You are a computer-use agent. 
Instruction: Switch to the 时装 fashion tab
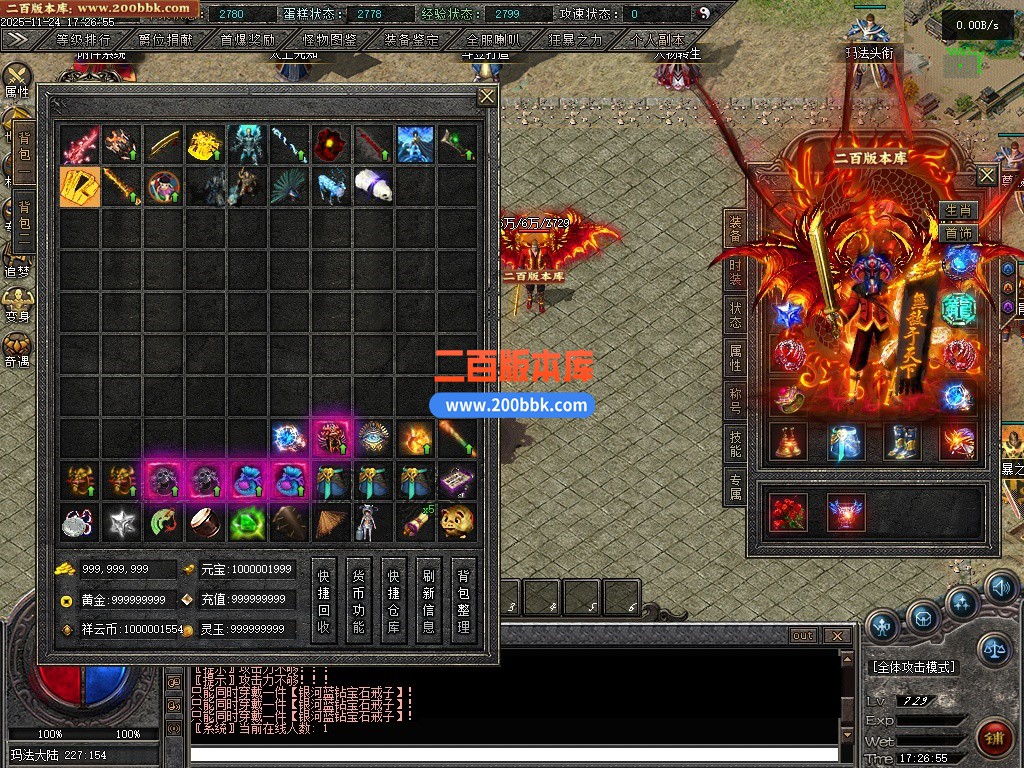[x=735, y=273]
